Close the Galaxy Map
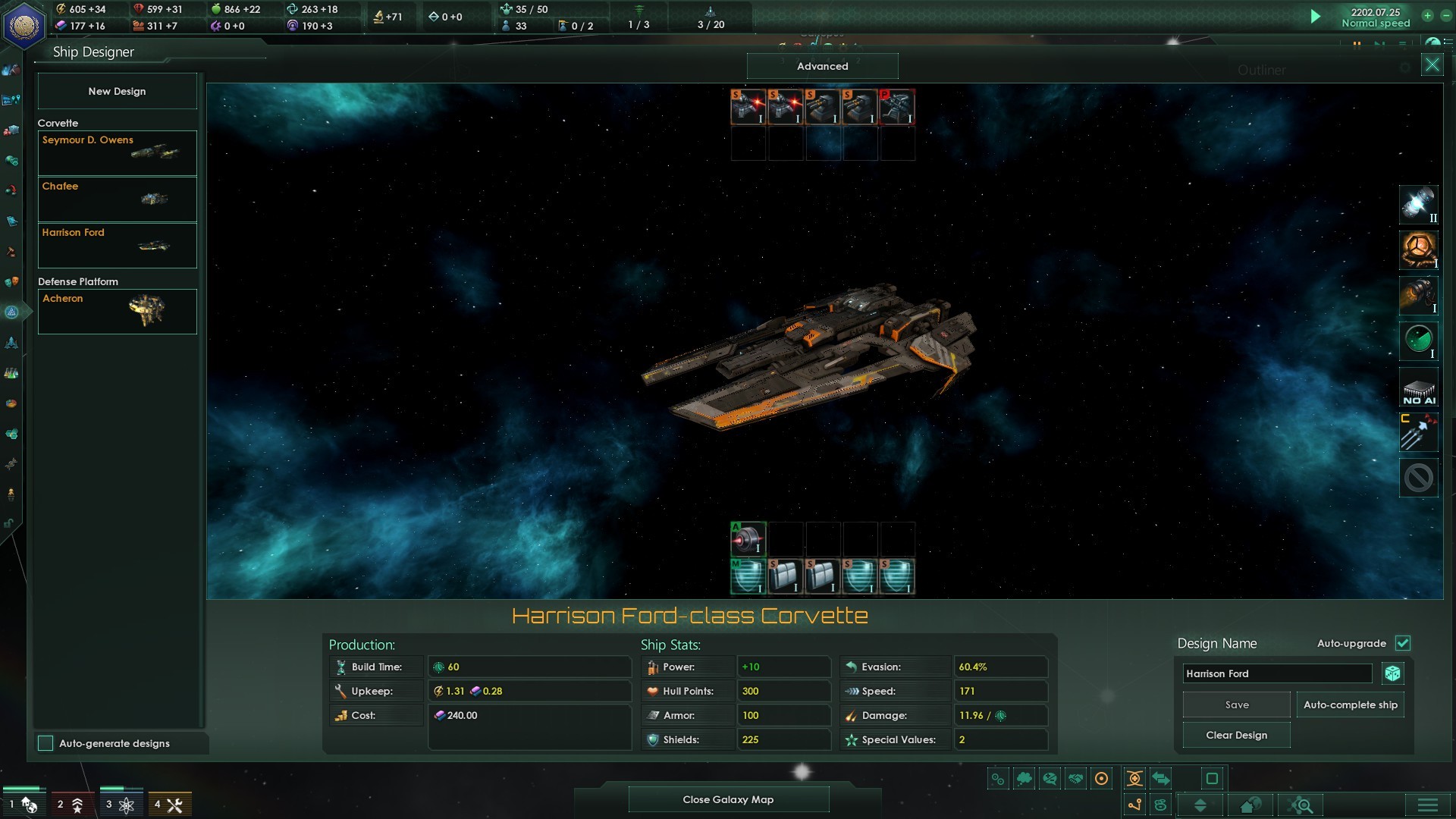Image resolution: width=1456 pixels, height=819 pixels. [x=728, y=799]
